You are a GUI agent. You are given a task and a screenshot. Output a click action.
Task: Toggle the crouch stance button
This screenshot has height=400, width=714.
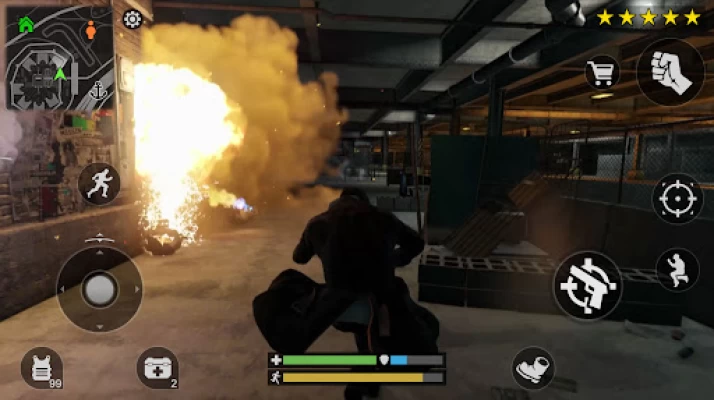677,269
